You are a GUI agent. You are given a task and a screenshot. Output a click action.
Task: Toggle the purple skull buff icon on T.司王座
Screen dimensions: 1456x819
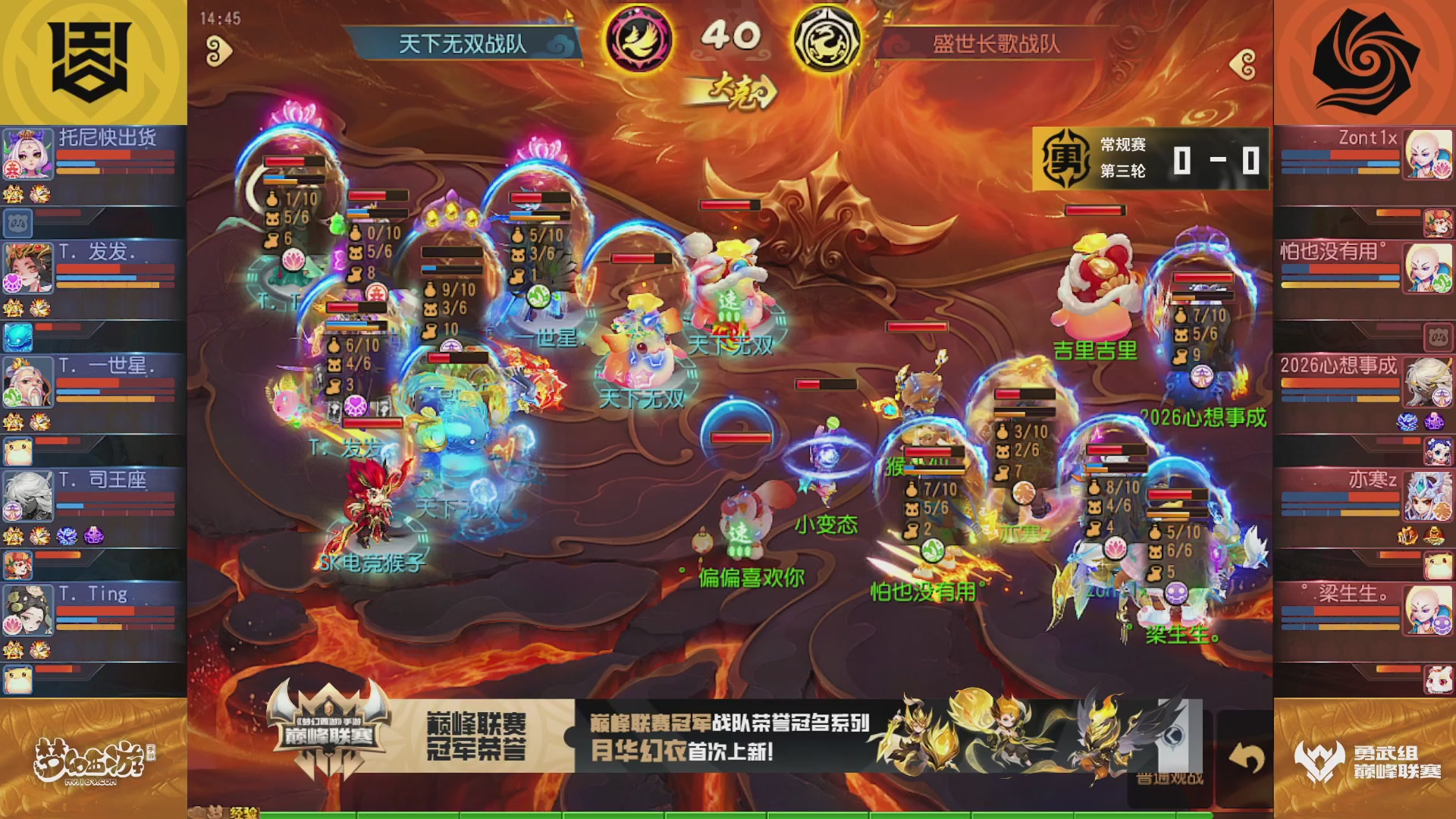pos(94,535)
